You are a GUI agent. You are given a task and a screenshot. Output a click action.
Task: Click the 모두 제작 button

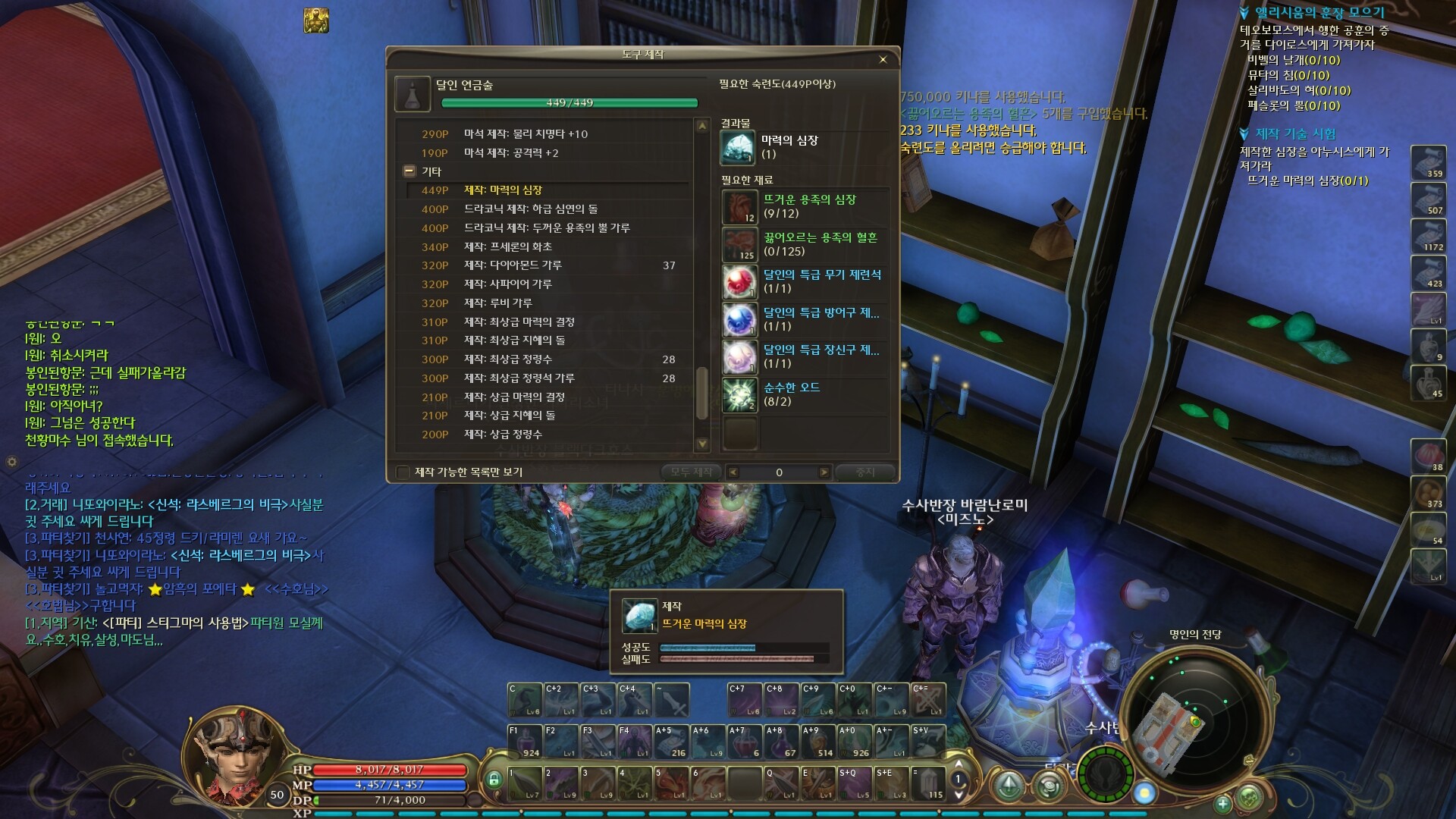691,472
